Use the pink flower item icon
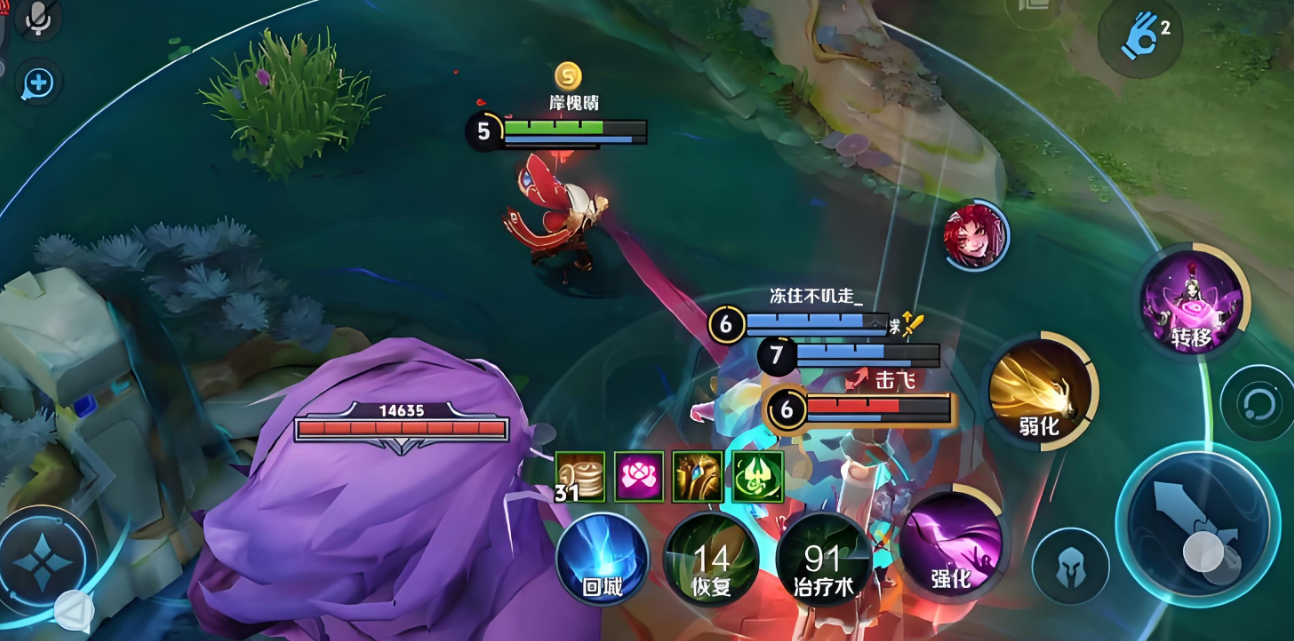Screen dimensions: 1294x641 (639, 476)
